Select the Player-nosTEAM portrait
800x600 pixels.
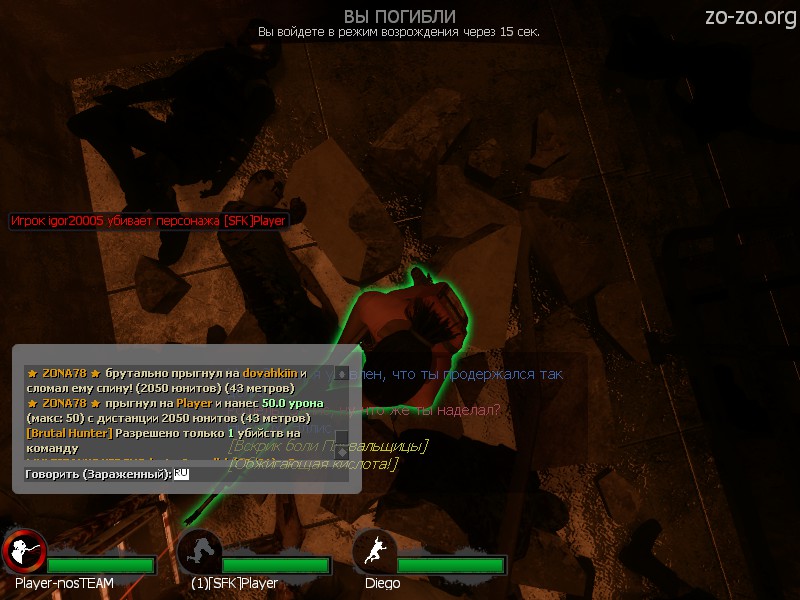23,552
